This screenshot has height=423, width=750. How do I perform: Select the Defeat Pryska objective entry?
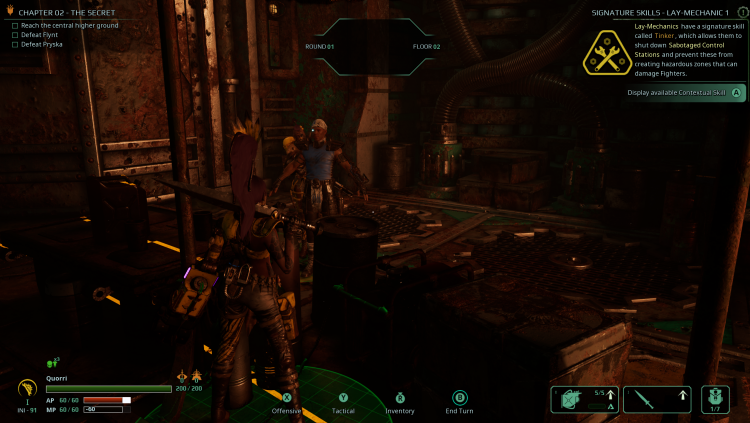[x=41, y=44]
